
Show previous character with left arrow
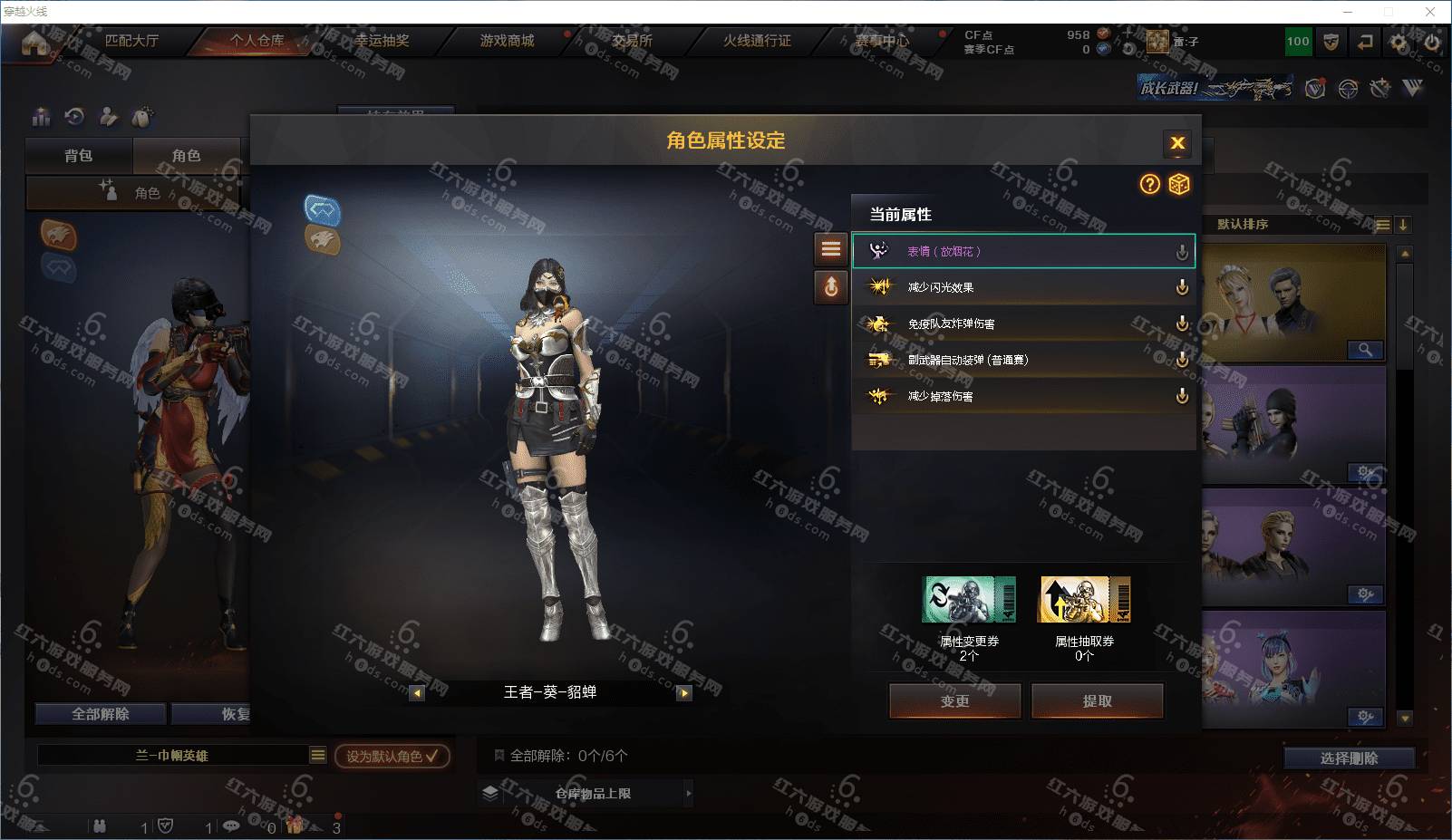417,693
